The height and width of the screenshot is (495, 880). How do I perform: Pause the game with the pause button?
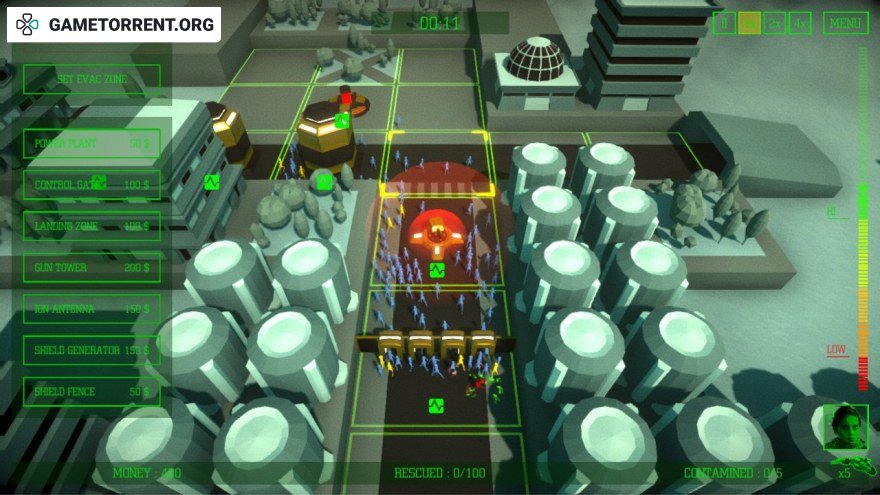pos(725,24)
